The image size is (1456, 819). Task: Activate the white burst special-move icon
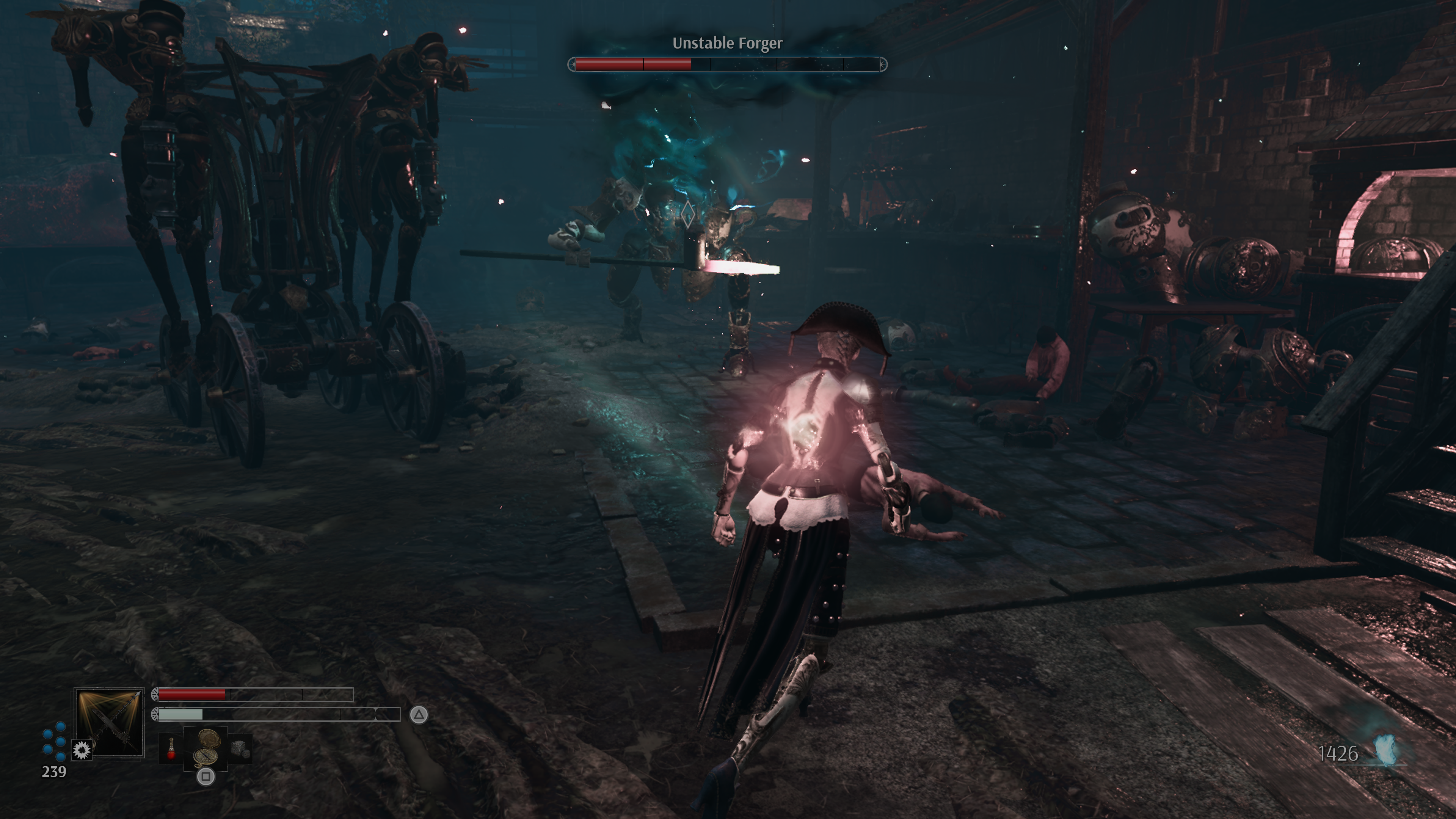(82, 750)
